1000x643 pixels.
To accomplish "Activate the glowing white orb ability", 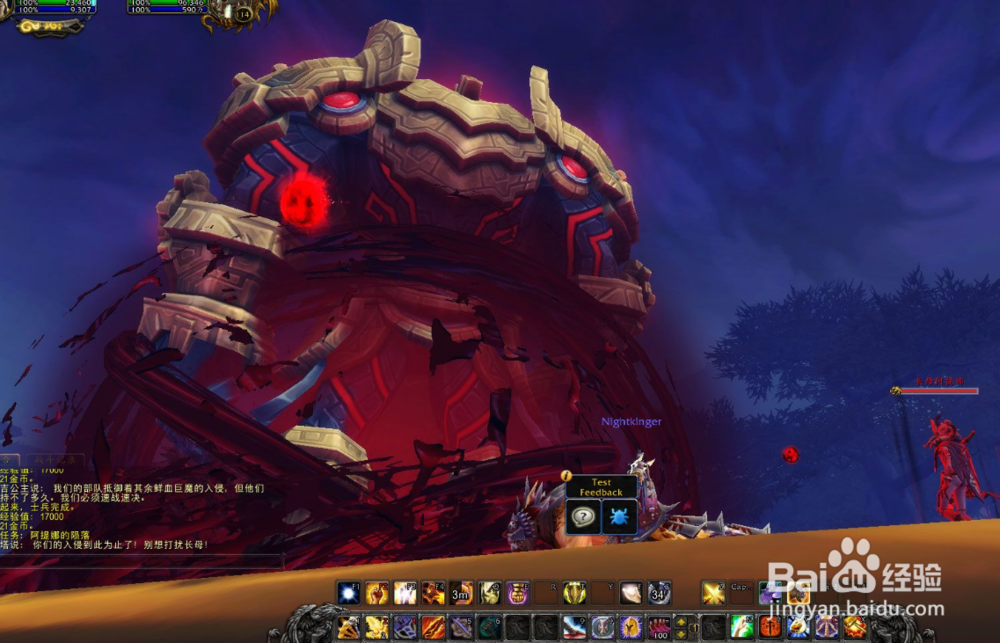I will point(348,592).
